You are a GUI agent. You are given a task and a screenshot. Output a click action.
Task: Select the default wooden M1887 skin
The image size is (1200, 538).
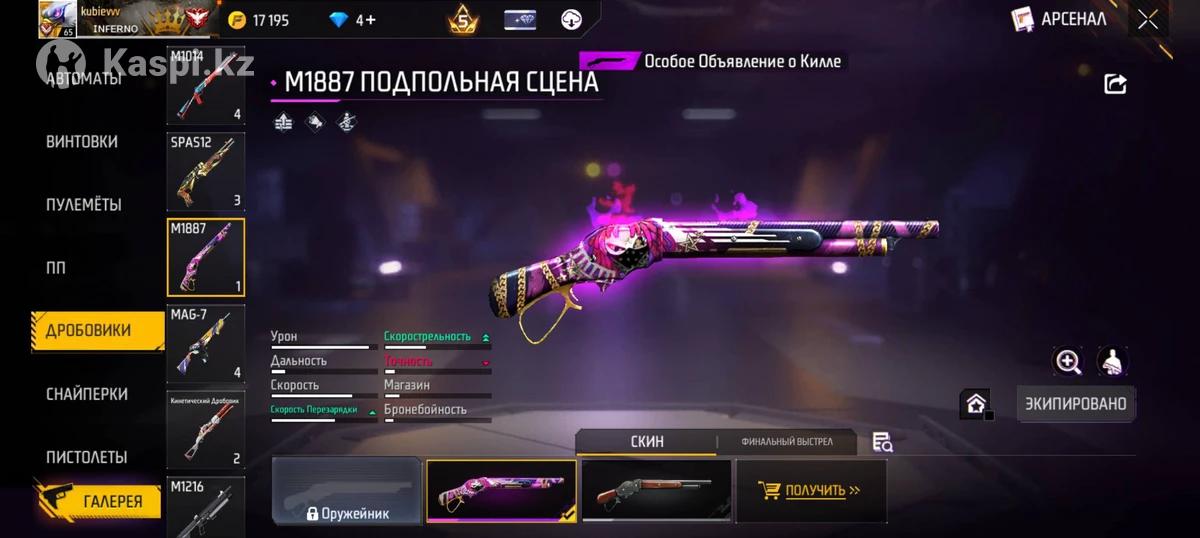click(x=655, y=491)
